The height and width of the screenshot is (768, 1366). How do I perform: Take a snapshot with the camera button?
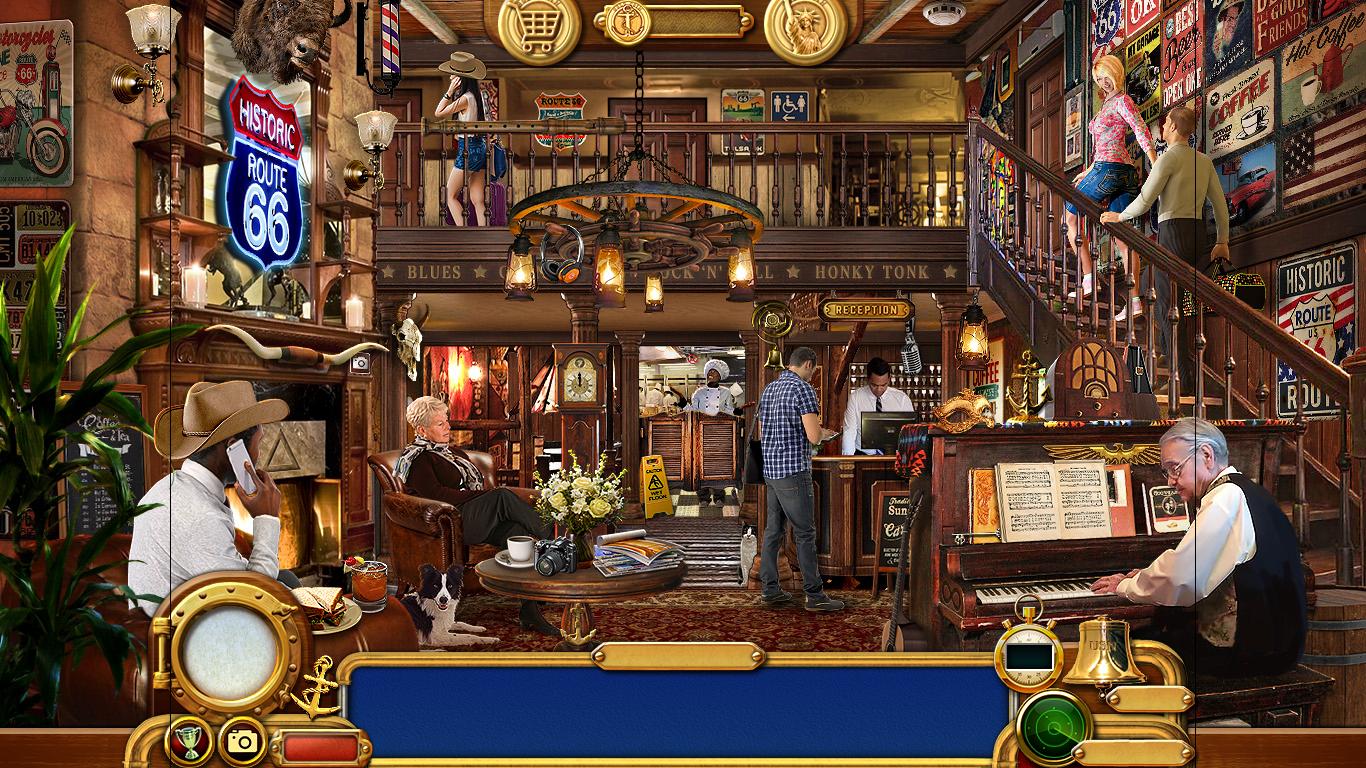242,741
